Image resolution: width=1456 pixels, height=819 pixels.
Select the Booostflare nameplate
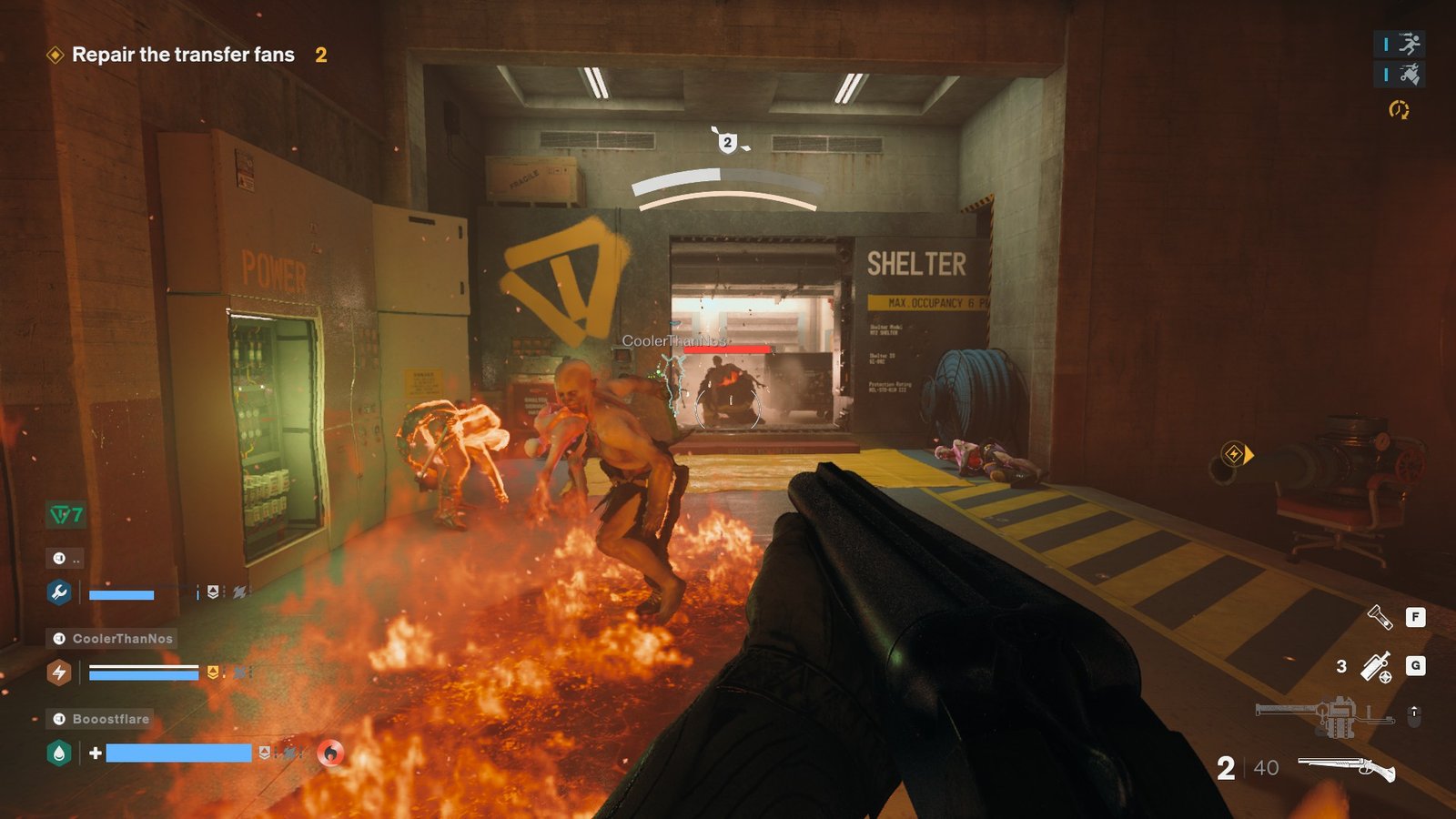coord(110,719)
